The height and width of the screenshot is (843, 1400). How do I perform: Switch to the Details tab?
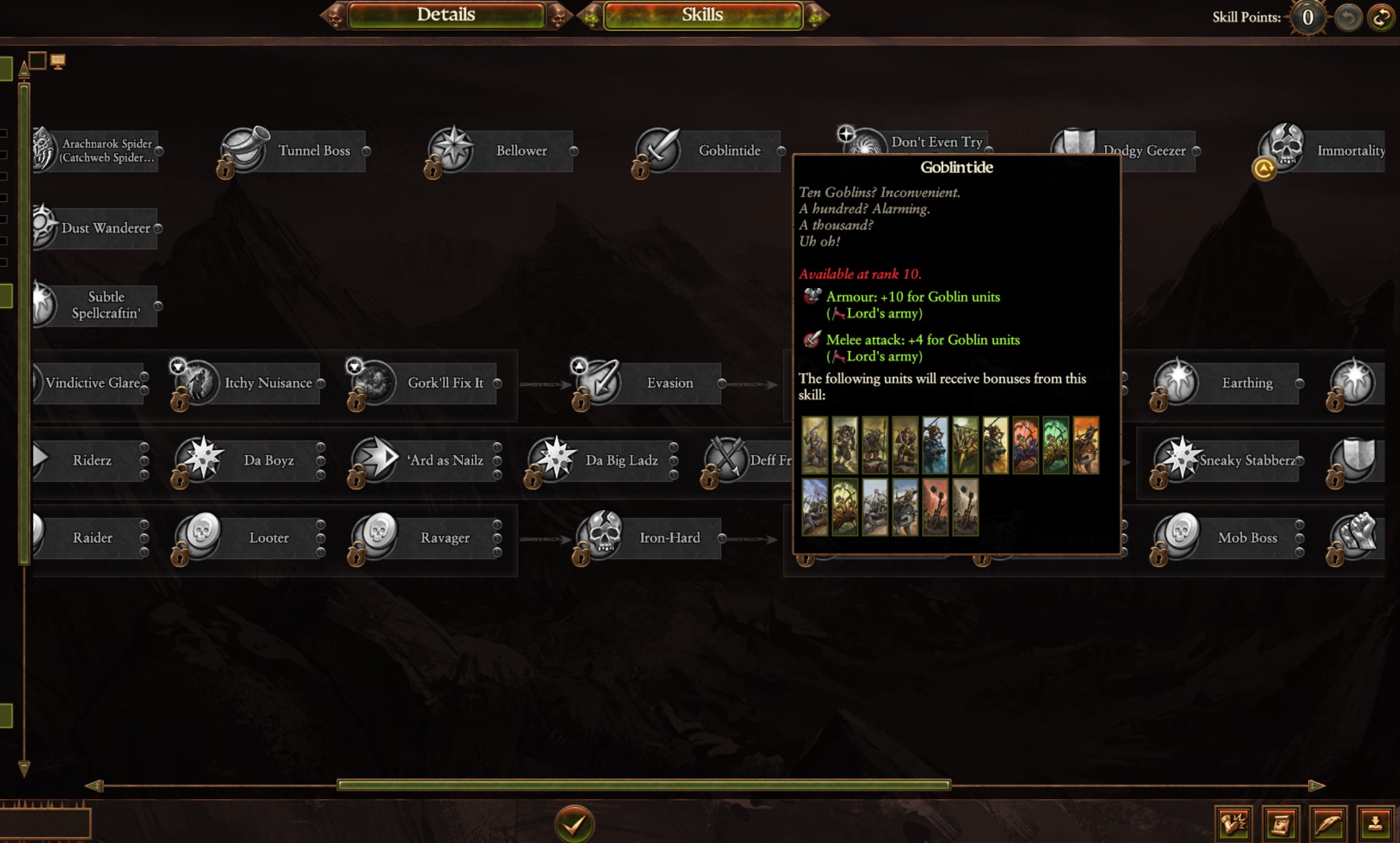447,15
